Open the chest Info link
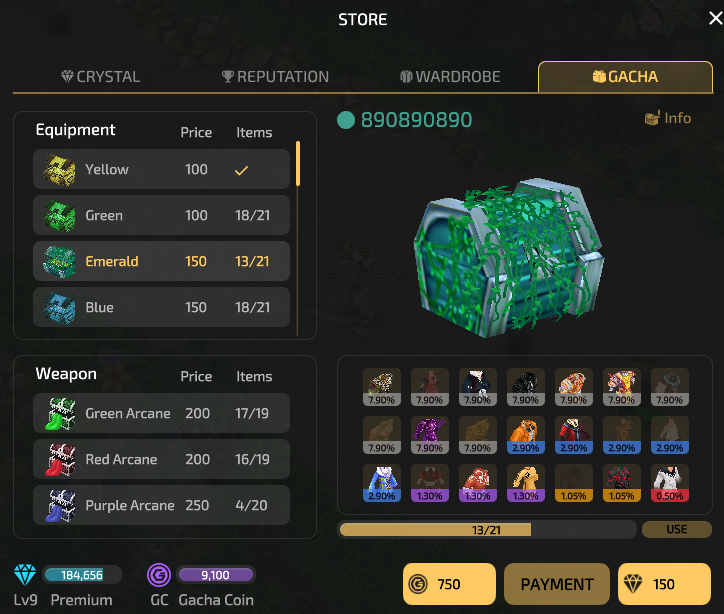 click(x=668, y=118)
